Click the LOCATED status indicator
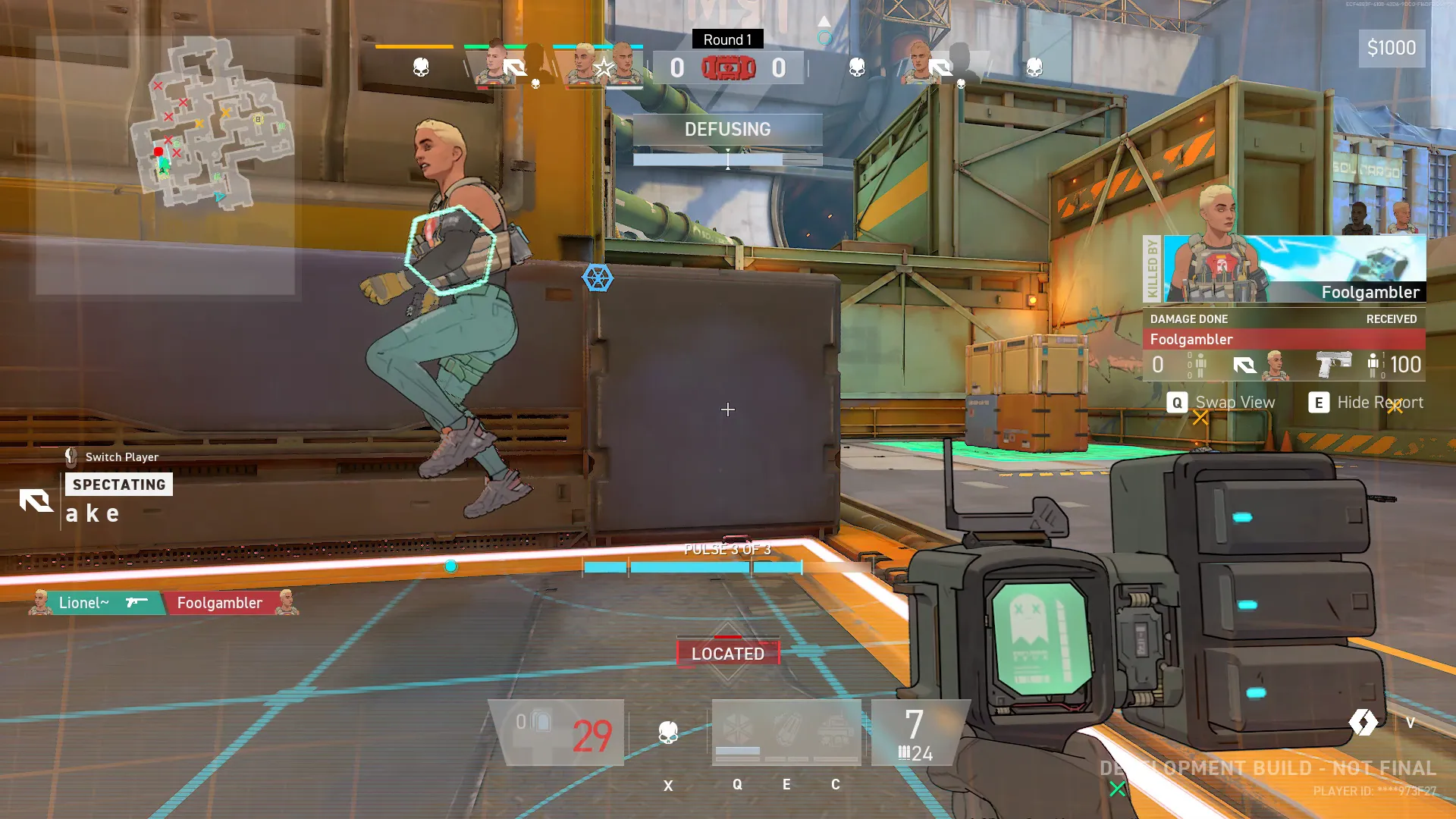Viewport: 1456px width, 819px height. coord(728,653)
